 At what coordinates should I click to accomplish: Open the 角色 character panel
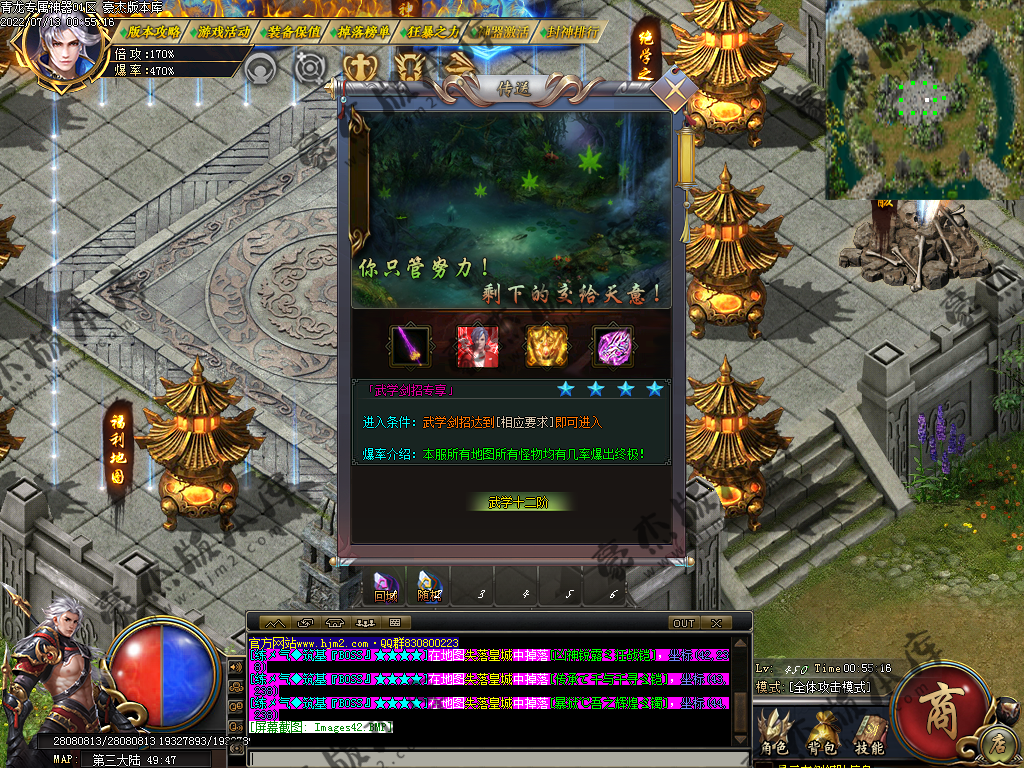(x=775, y=734)
